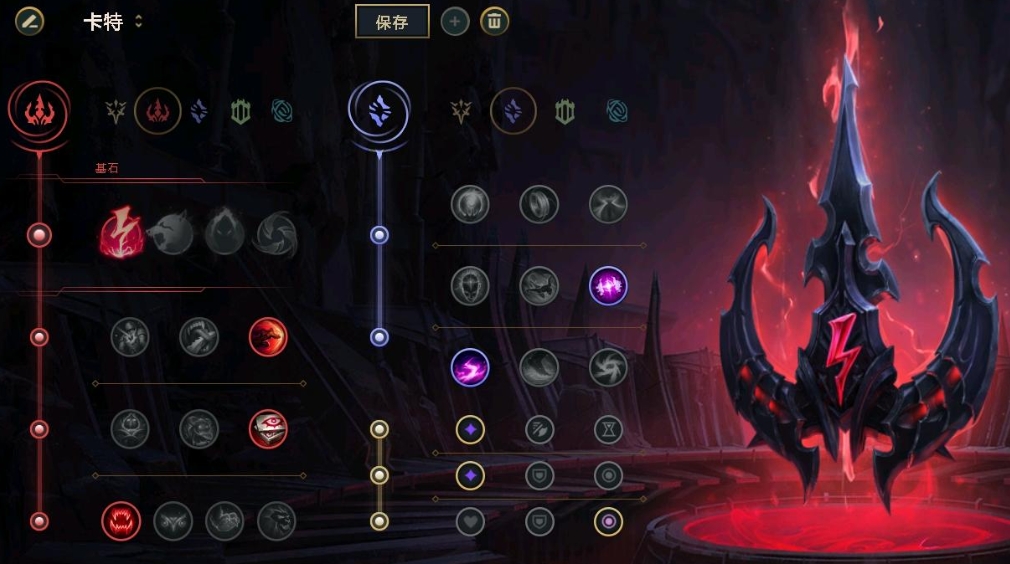The width and height of the screenshot is (1010, 564).
Task: Click the pencil icon to rename page
Action: 29,21
